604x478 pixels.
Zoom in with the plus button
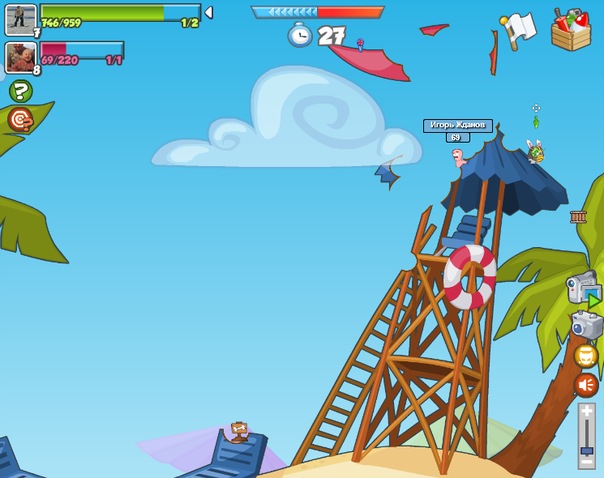587,410
